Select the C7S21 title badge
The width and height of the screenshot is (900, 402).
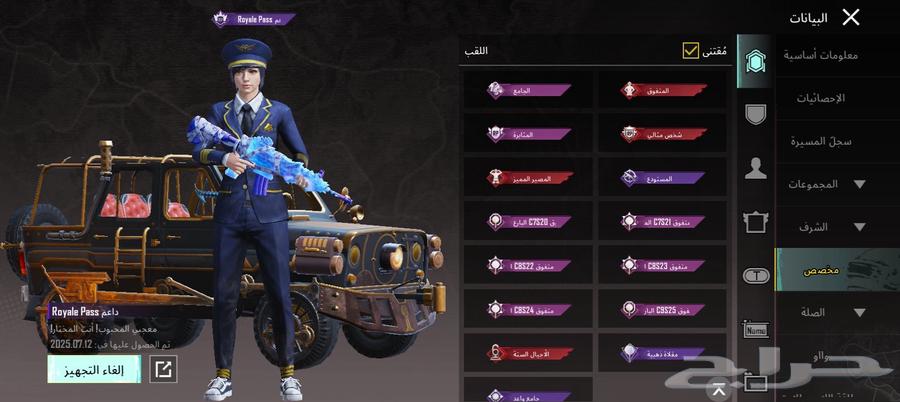point(662,222)
